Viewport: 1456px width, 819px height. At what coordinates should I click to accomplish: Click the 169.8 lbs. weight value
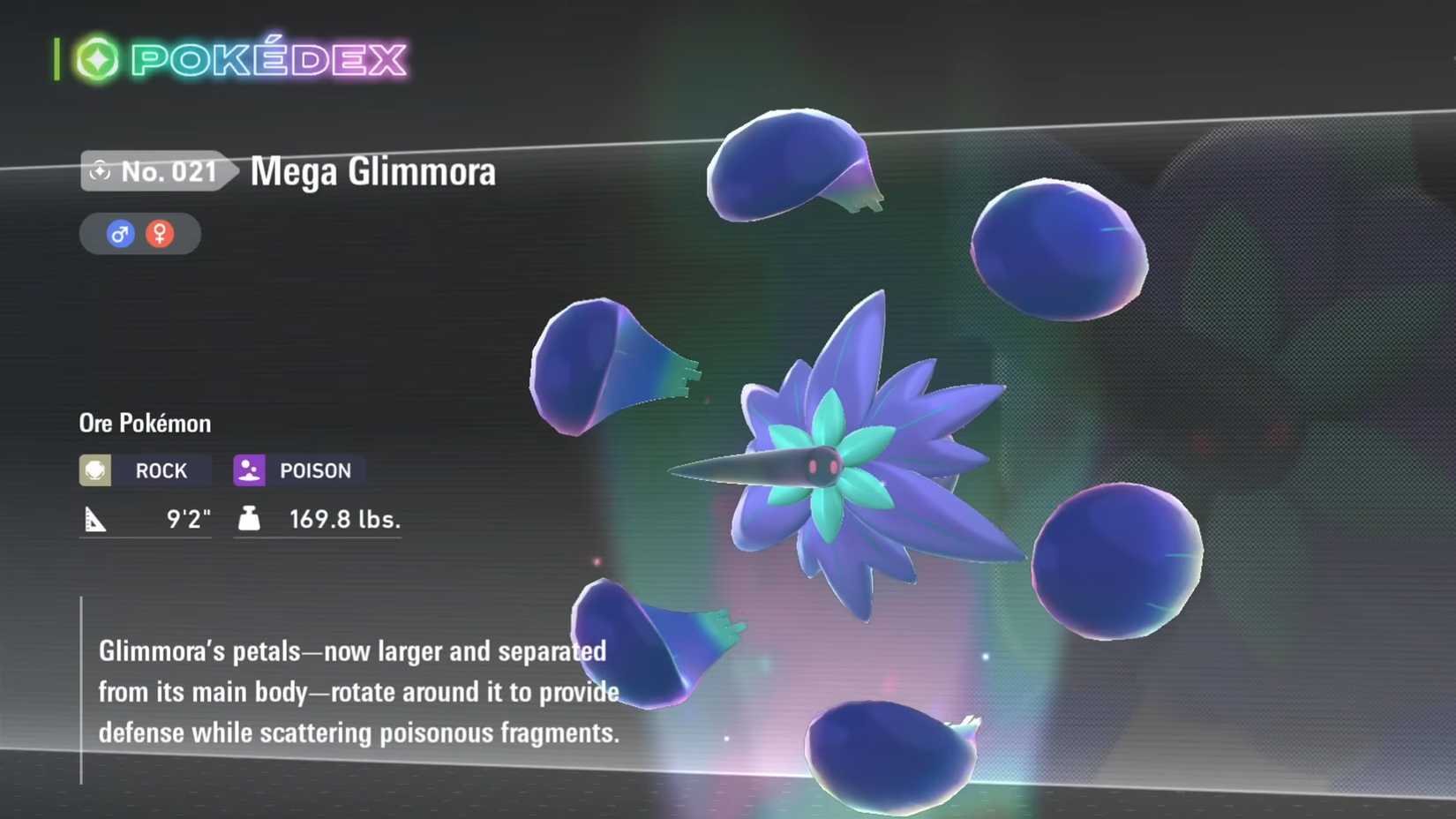[344, 519]
